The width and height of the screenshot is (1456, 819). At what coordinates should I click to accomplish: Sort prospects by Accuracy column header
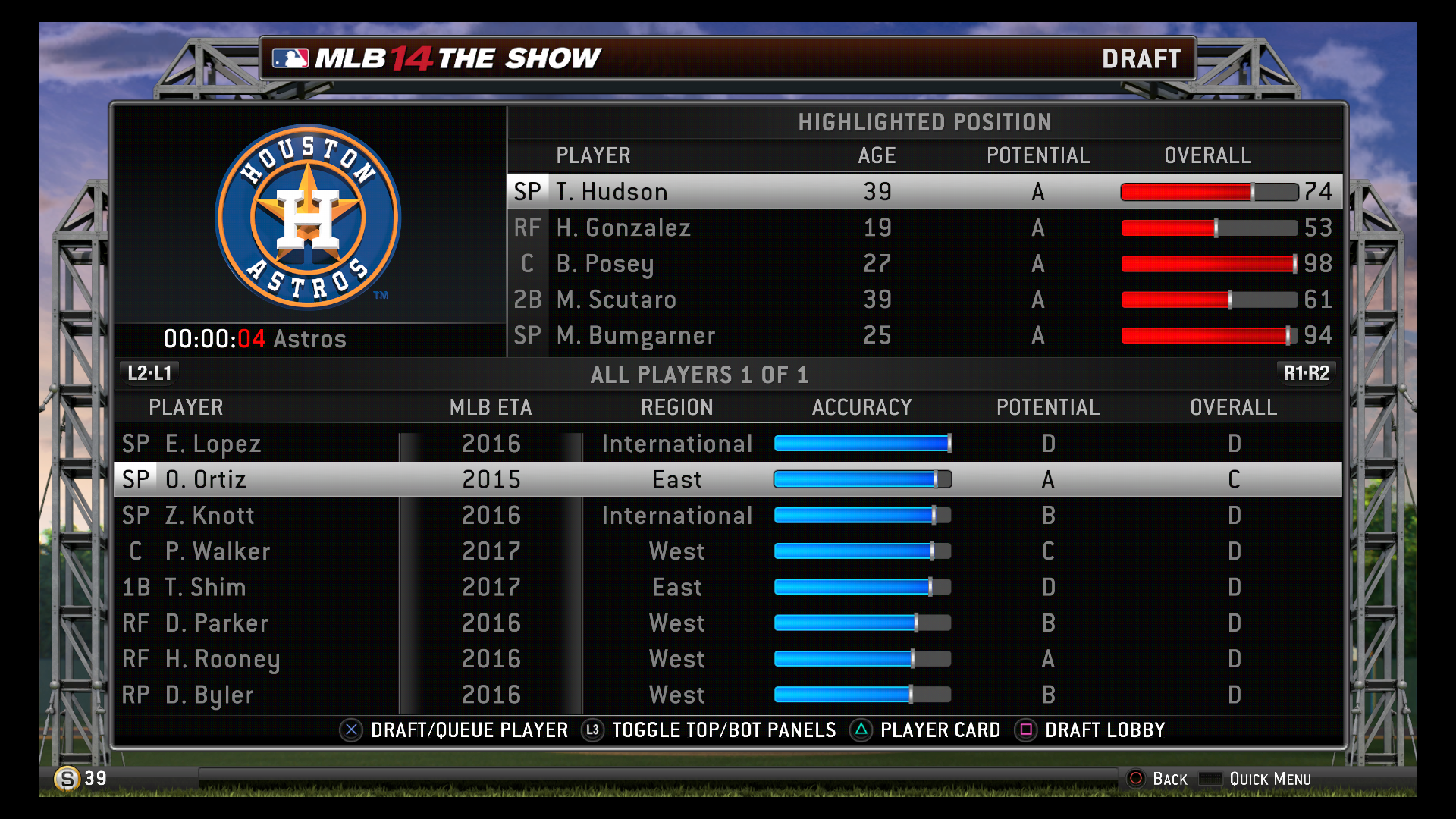tap(861, 407)
